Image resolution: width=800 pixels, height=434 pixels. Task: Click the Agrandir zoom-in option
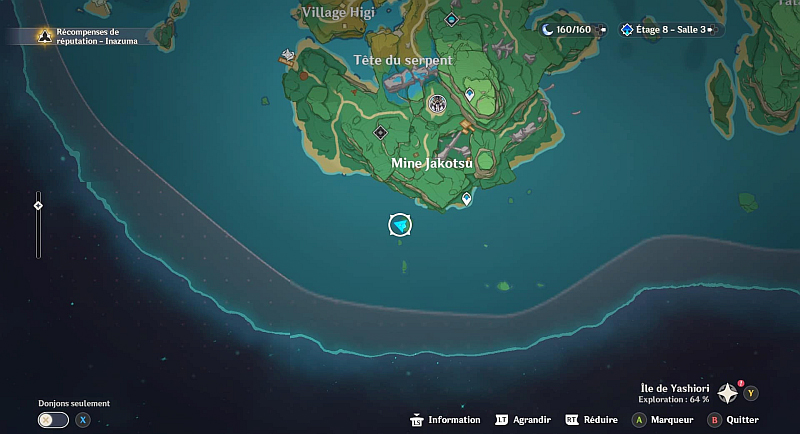(x=523, y=420)
